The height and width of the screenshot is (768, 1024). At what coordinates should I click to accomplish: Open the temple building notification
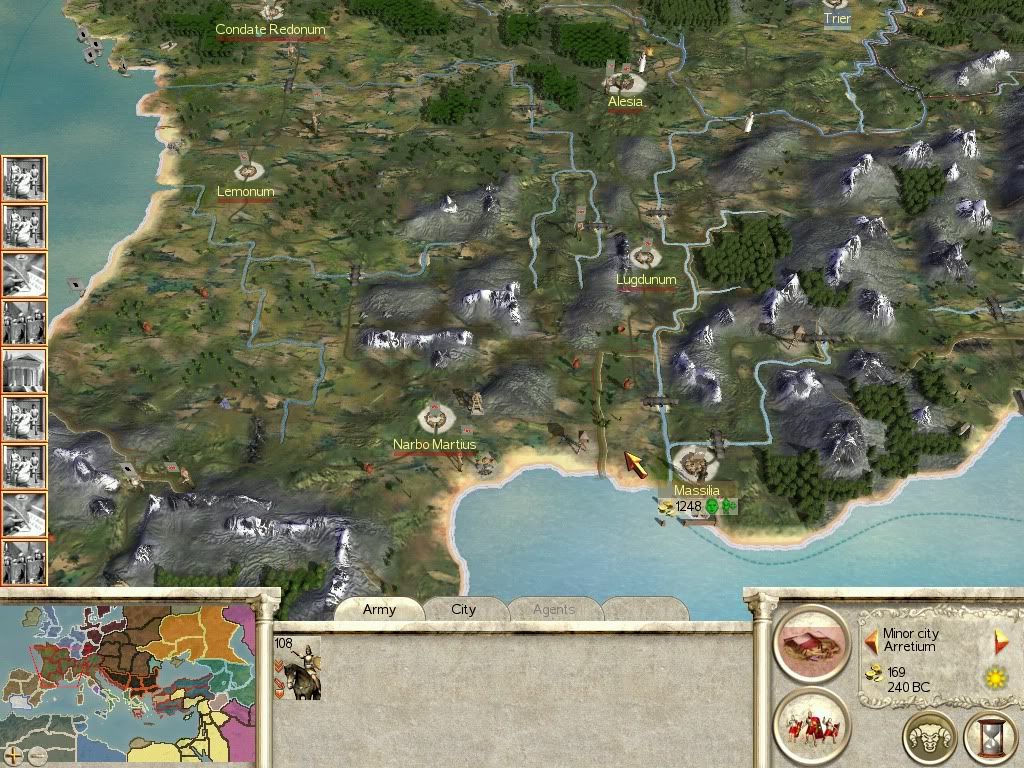[x=24, y=370]
